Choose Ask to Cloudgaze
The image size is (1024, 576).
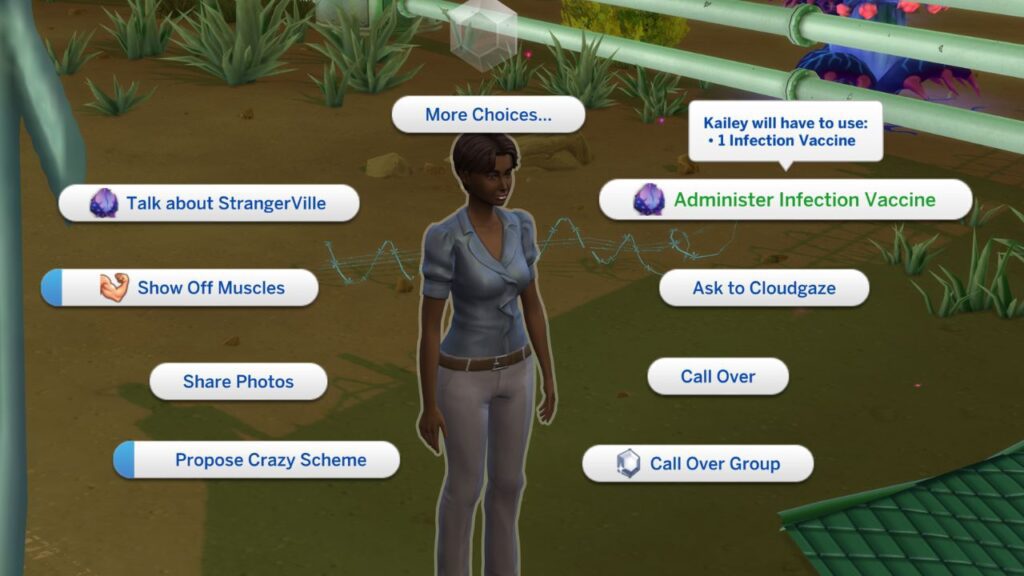click(764, 288)
